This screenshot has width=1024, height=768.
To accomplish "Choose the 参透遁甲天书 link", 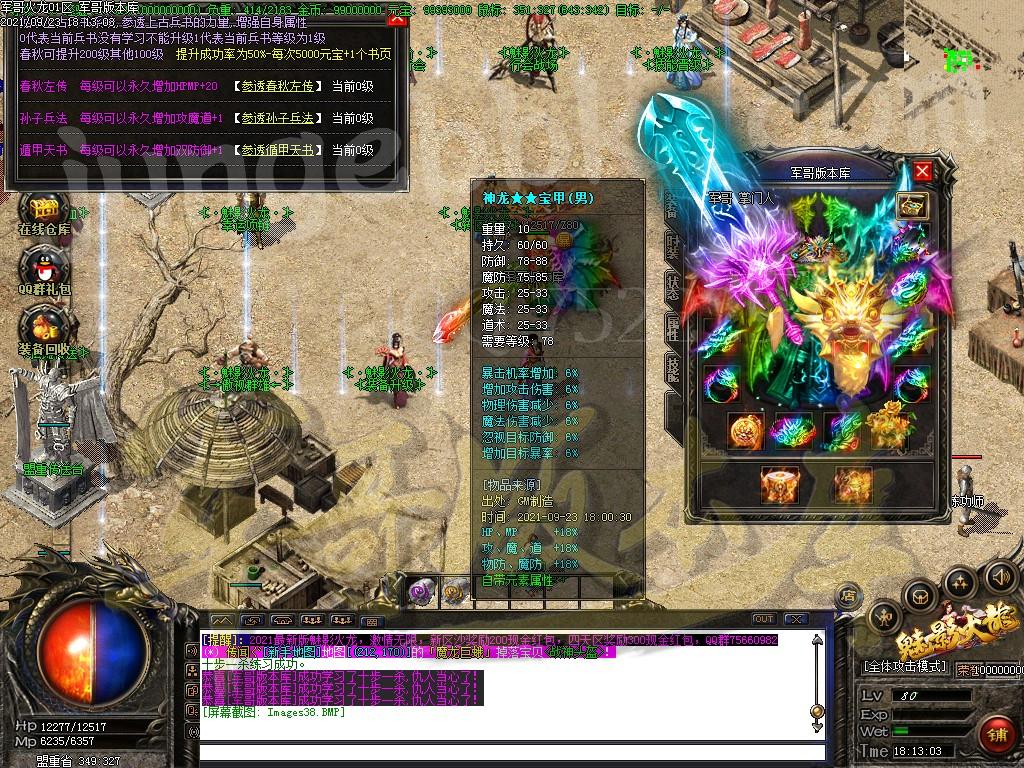I will pos(276,150).
